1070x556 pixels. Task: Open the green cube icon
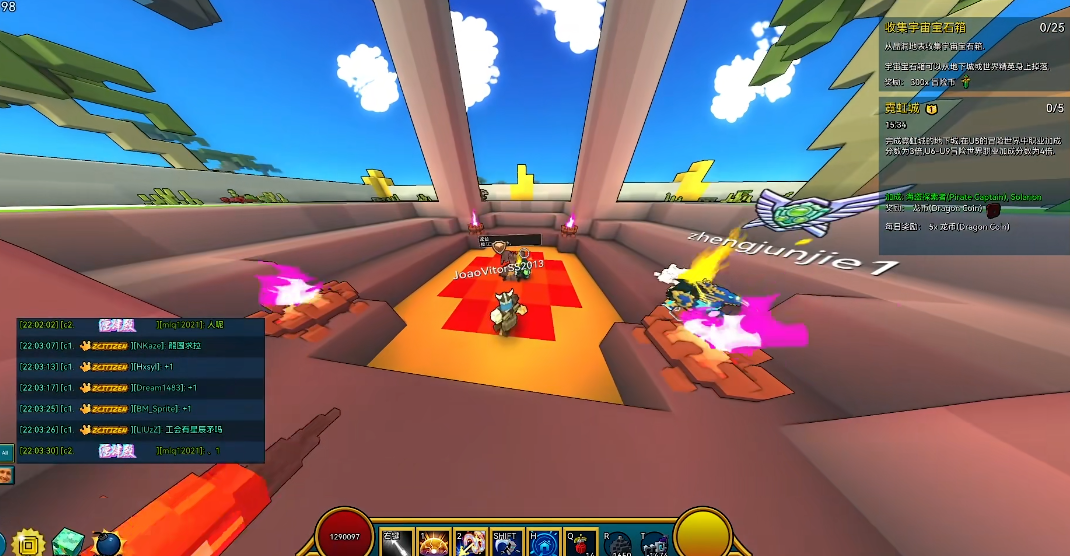[68, 542]
